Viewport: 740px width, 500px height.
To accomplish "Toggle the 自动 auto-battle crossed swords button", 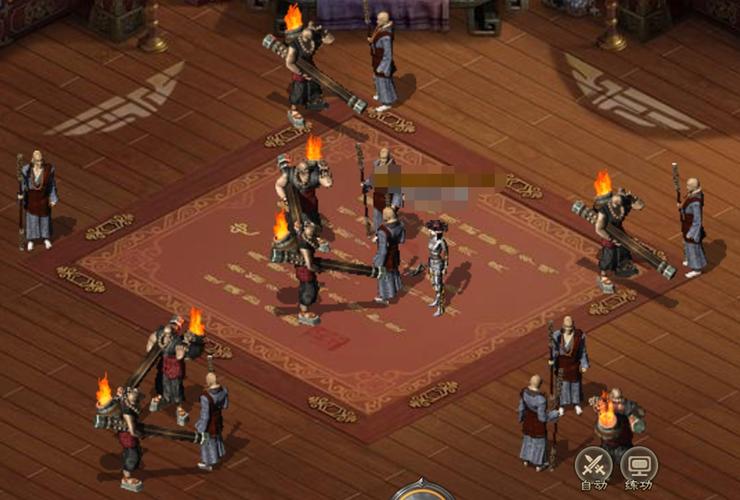I will (593, 466).
